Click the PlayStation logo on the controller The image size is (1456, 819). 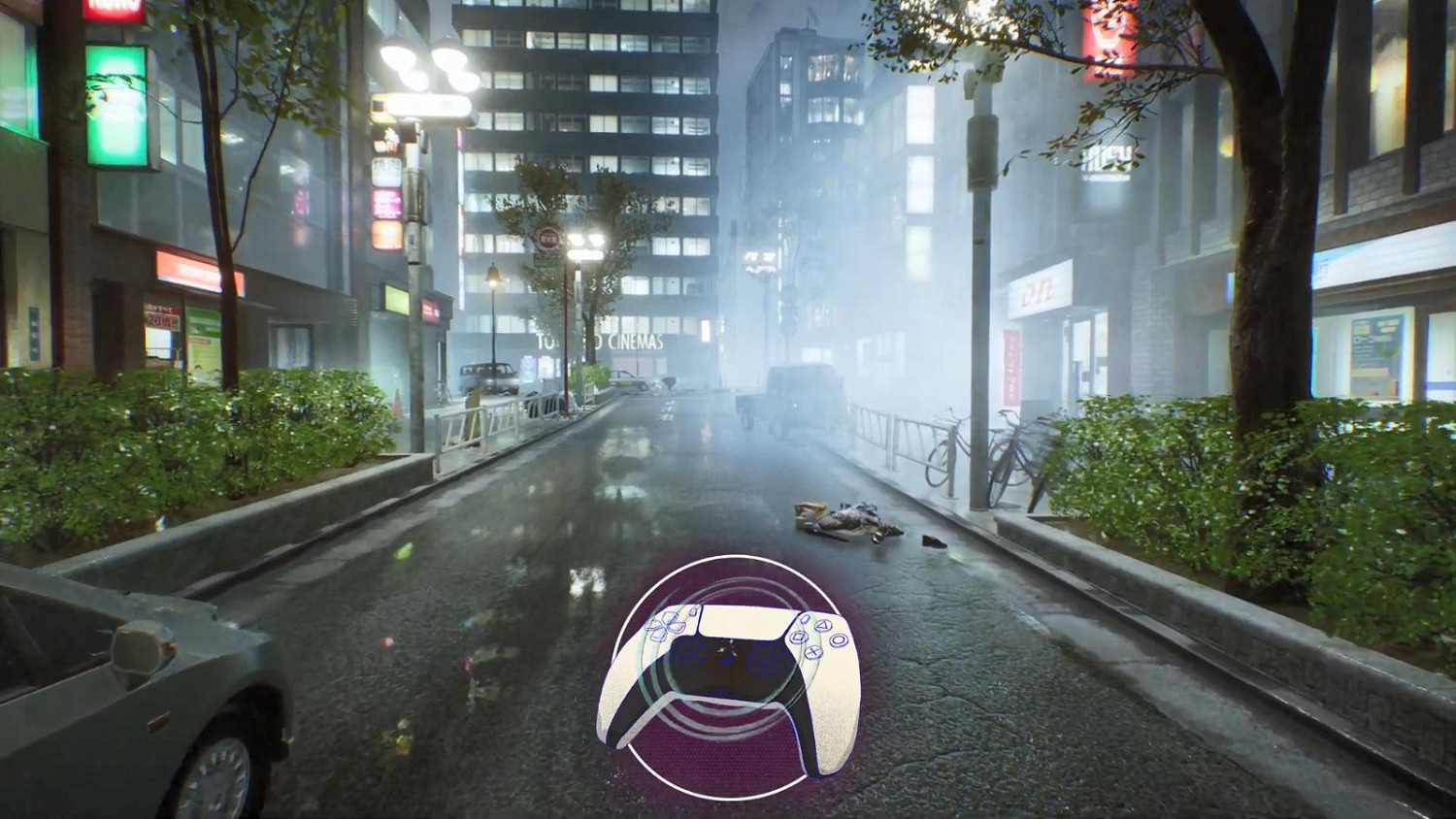pyautogui.click(x=729, y=646)
